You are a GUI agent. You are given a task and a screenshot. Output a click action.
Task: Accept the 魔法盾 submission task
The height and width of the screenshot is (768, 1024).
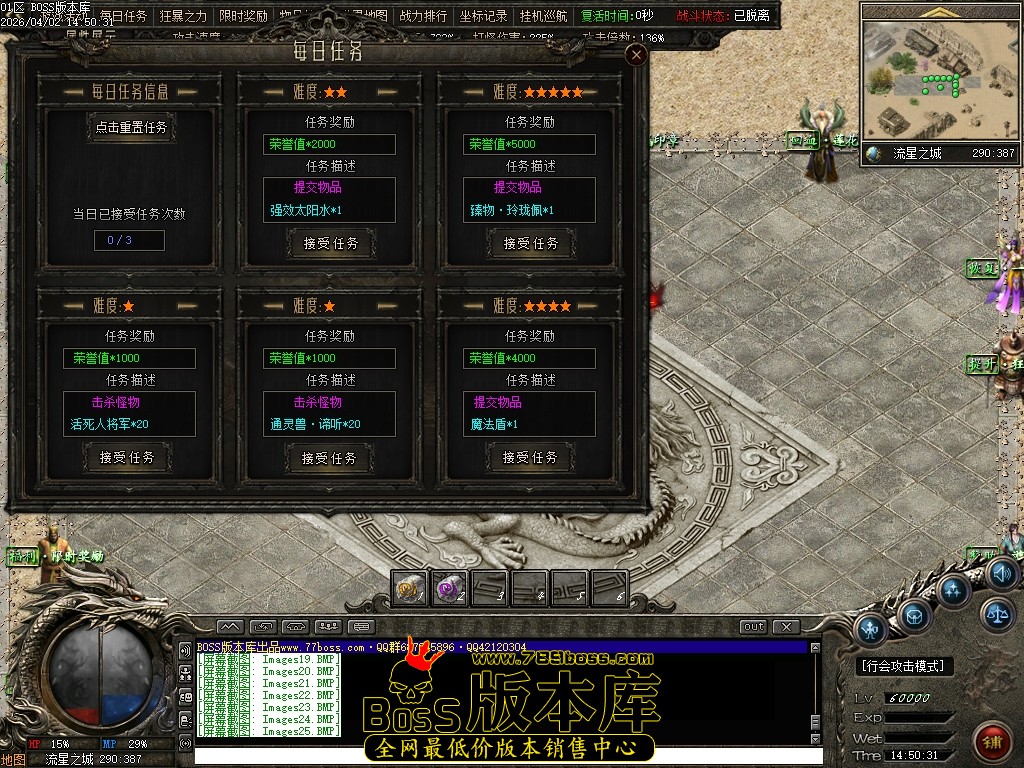530,457
